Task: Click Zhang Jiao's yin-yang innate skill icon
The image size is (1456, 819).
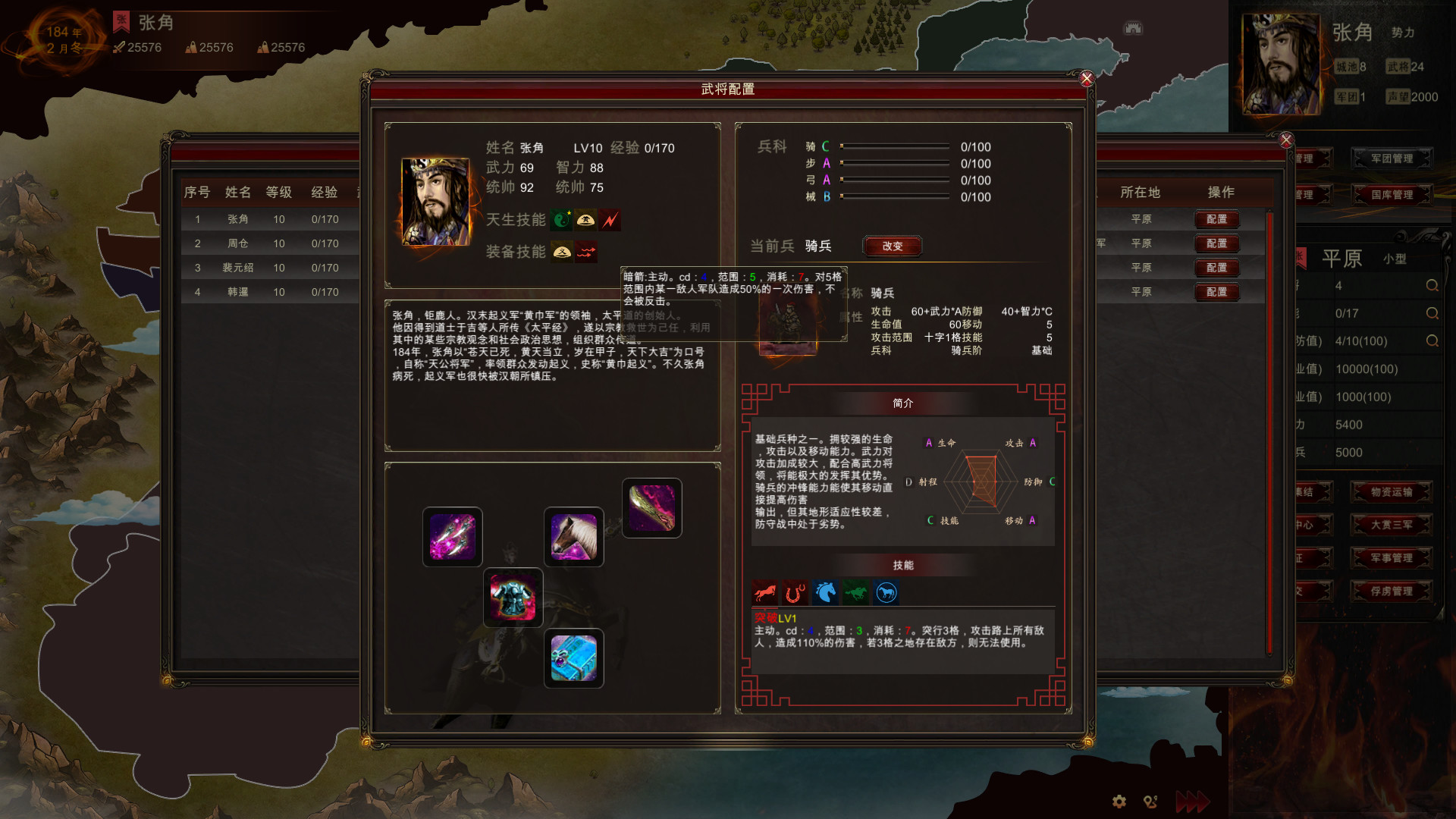Action: tap(562, 220)
